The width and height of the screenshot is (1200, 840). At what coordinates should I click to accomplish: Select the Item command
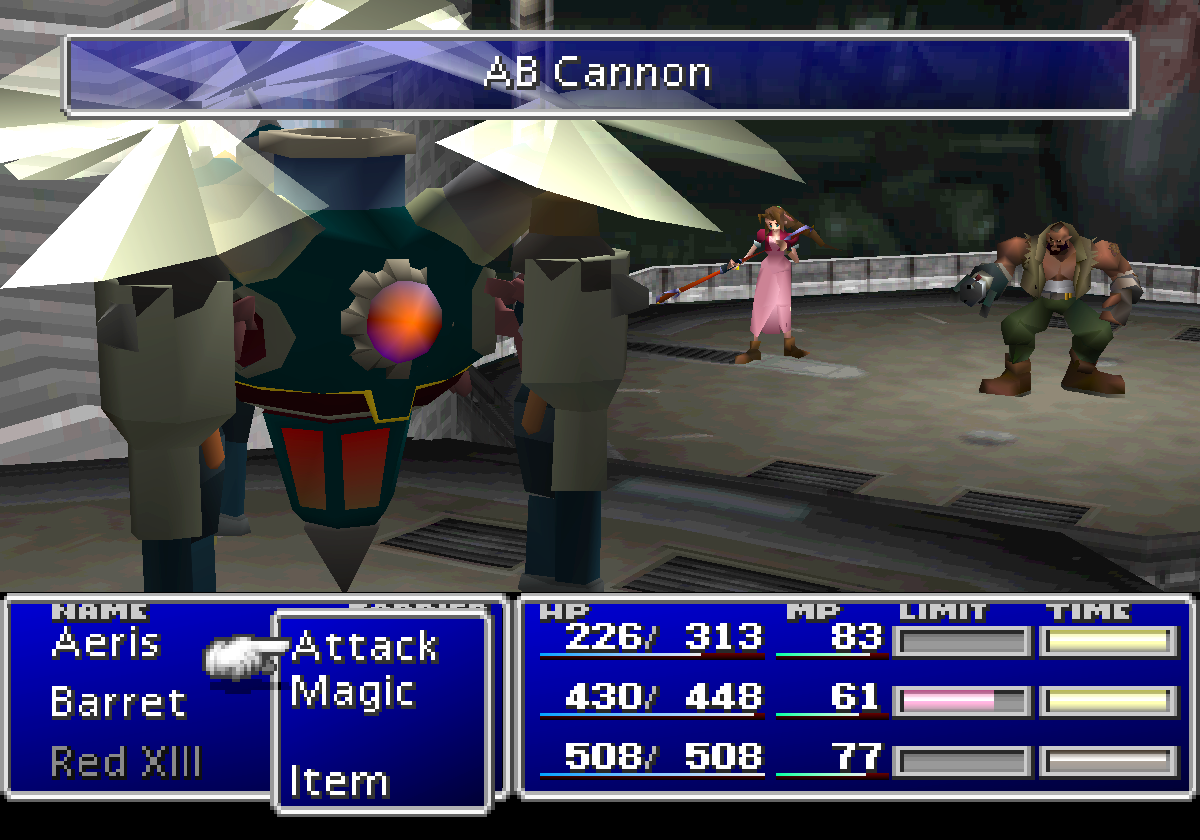coord(339,781)
